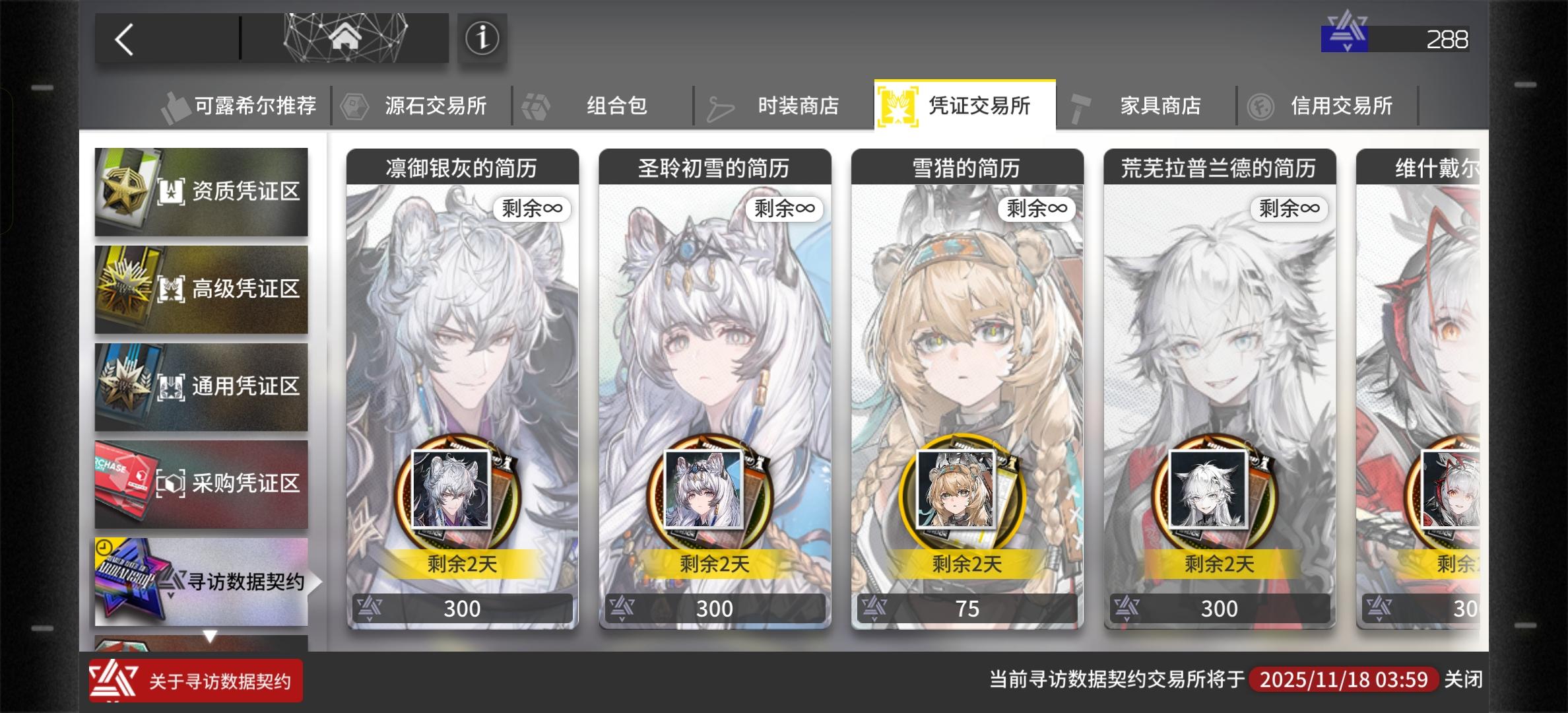Select the 高级凭证区 category
This screenshot has width=1568, height=713.
click(201, 289)
